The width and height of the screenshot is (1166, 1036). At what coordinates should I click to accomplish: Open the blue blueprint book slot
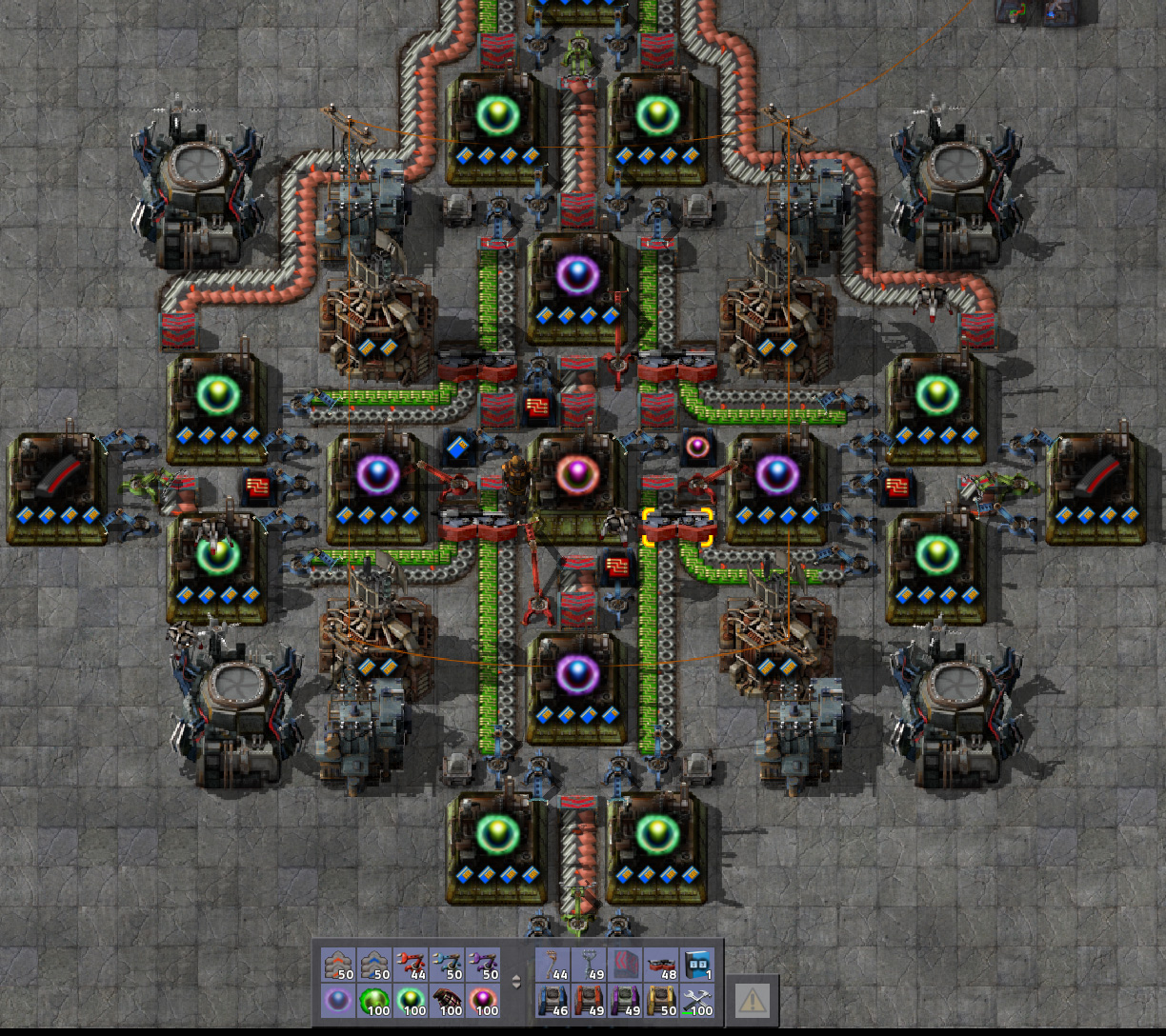[698, 966]
